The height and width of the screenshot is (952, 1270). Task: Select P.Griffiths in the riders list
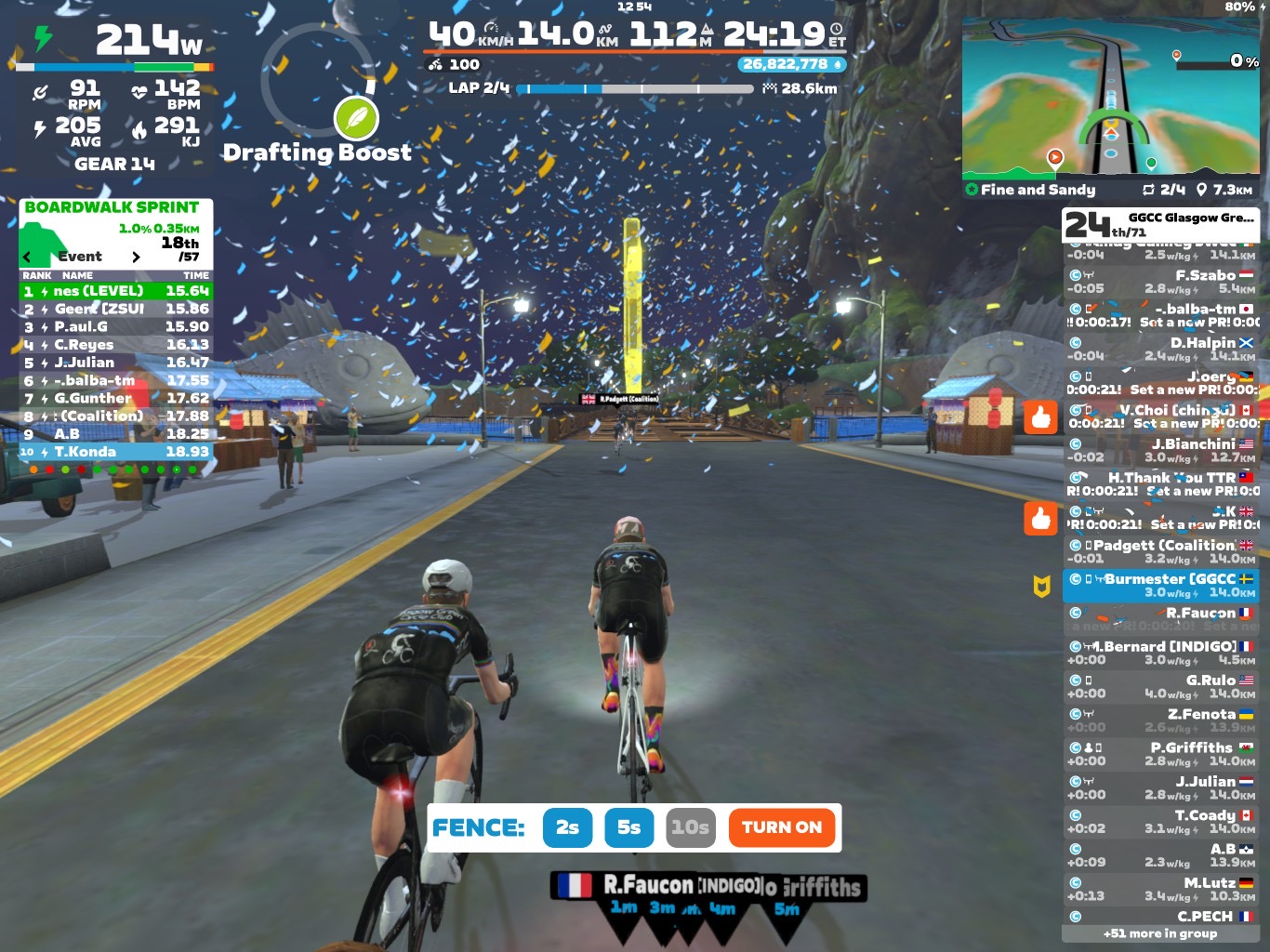point(1161,754)
